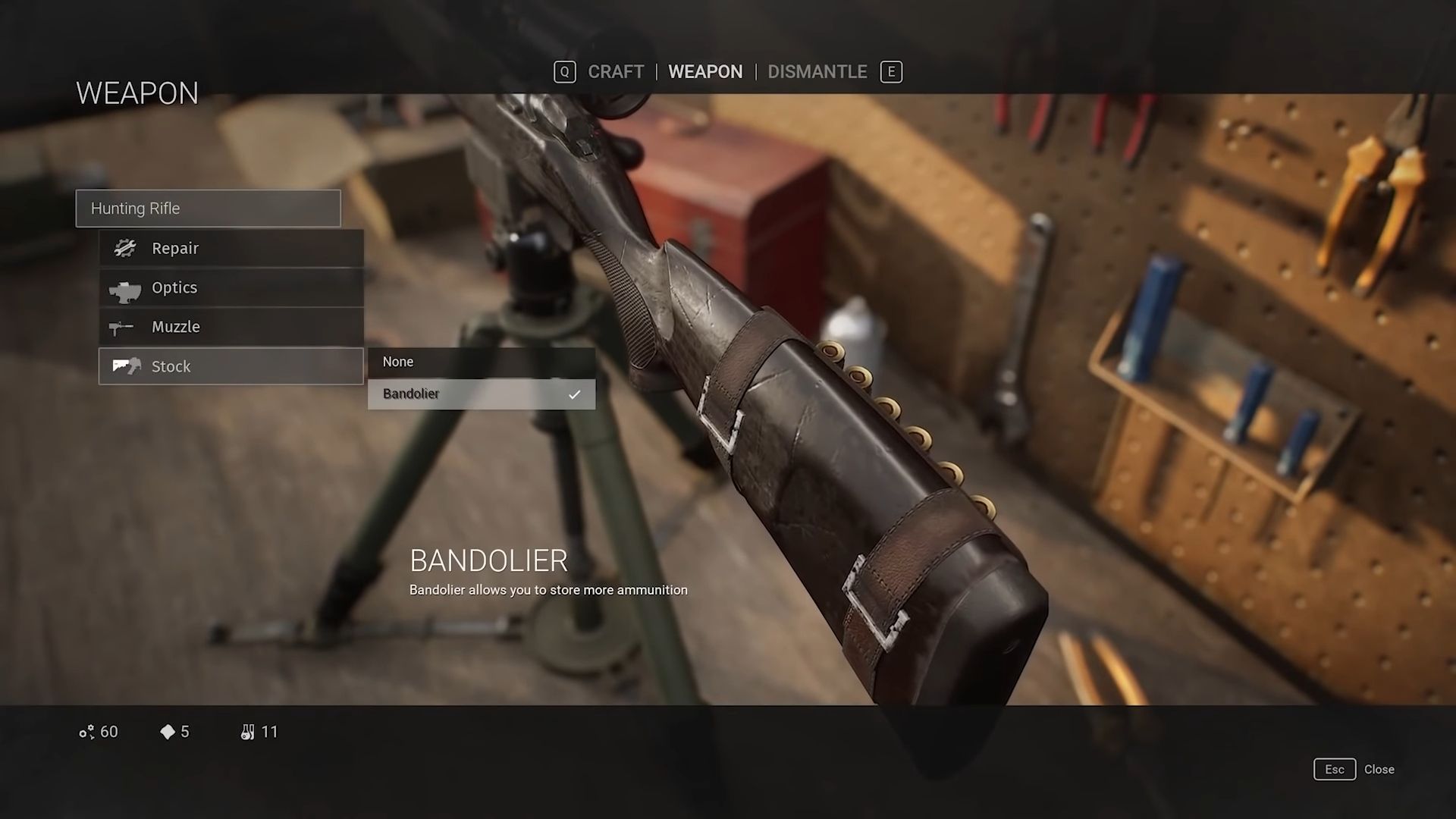This screenshot has height=819, width=1456.
Task: Select the Stock attachment category
Action: click(231, 367)
